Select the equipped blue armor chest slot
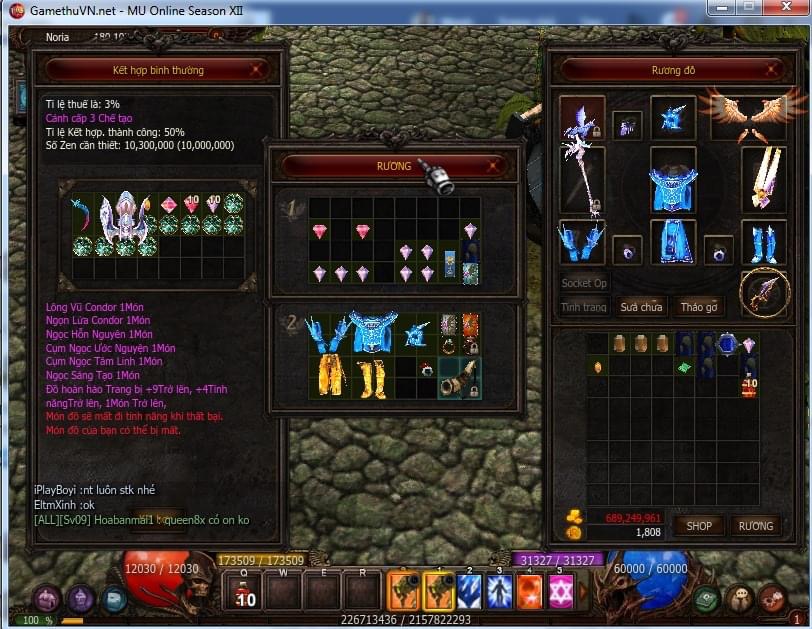 click(x=672, y=180)
